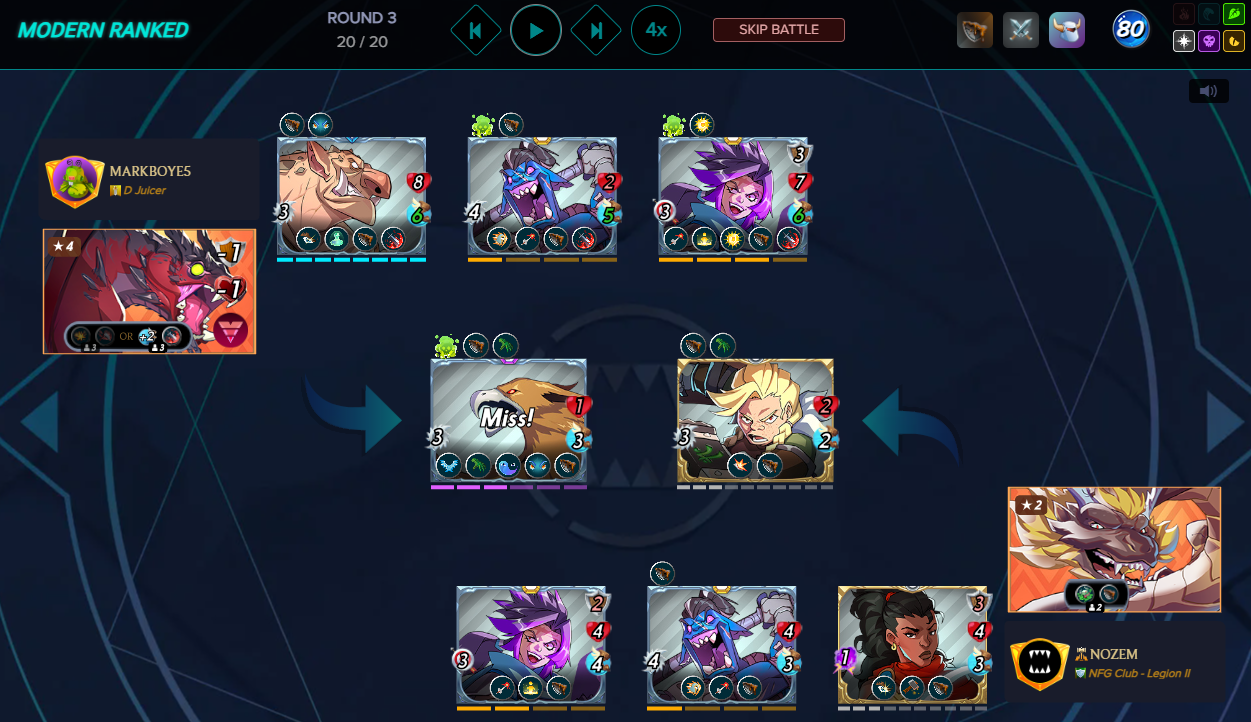View the horned helmet ruleset icon
Screen dimensions: 1251x722
(x=1066, y=30)
